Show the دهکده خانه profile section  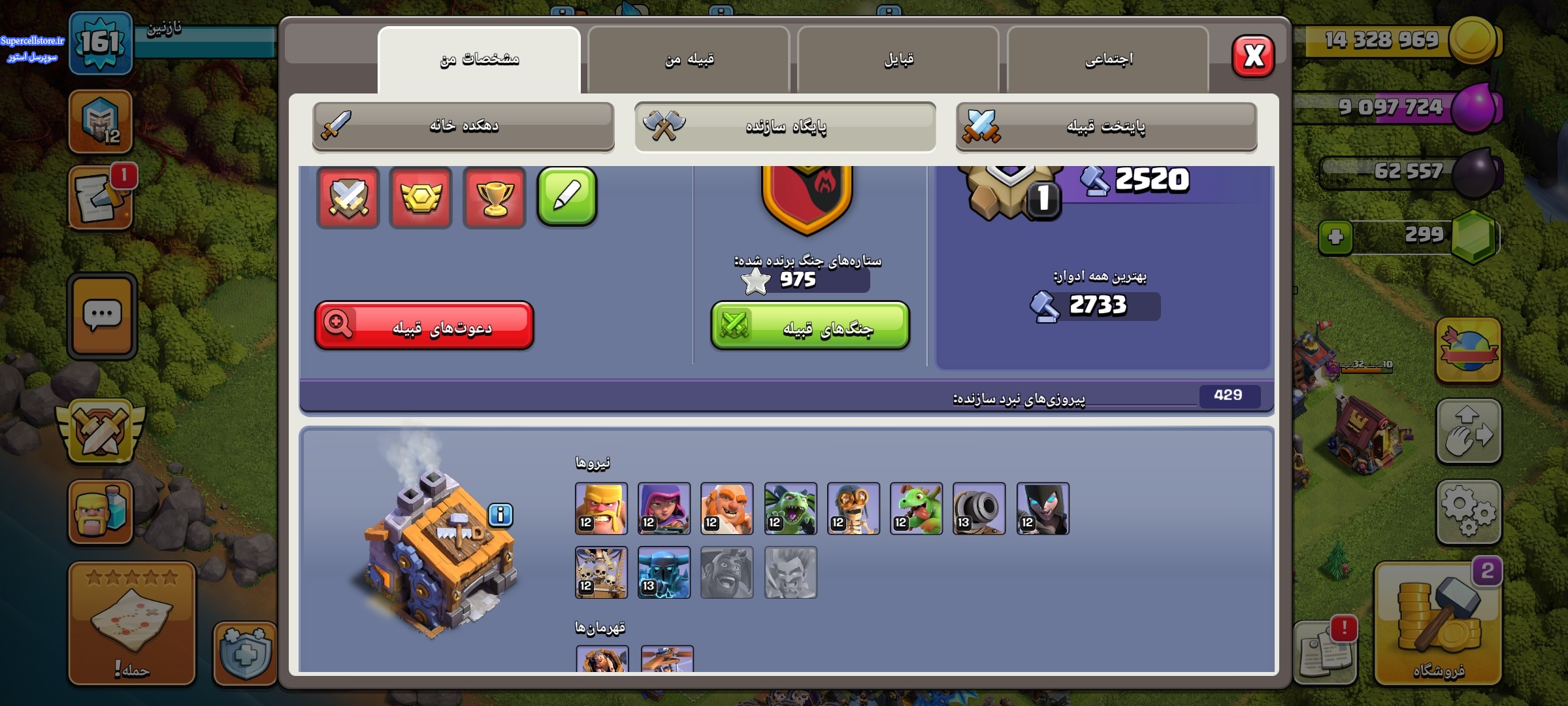[x=463, y=126]
